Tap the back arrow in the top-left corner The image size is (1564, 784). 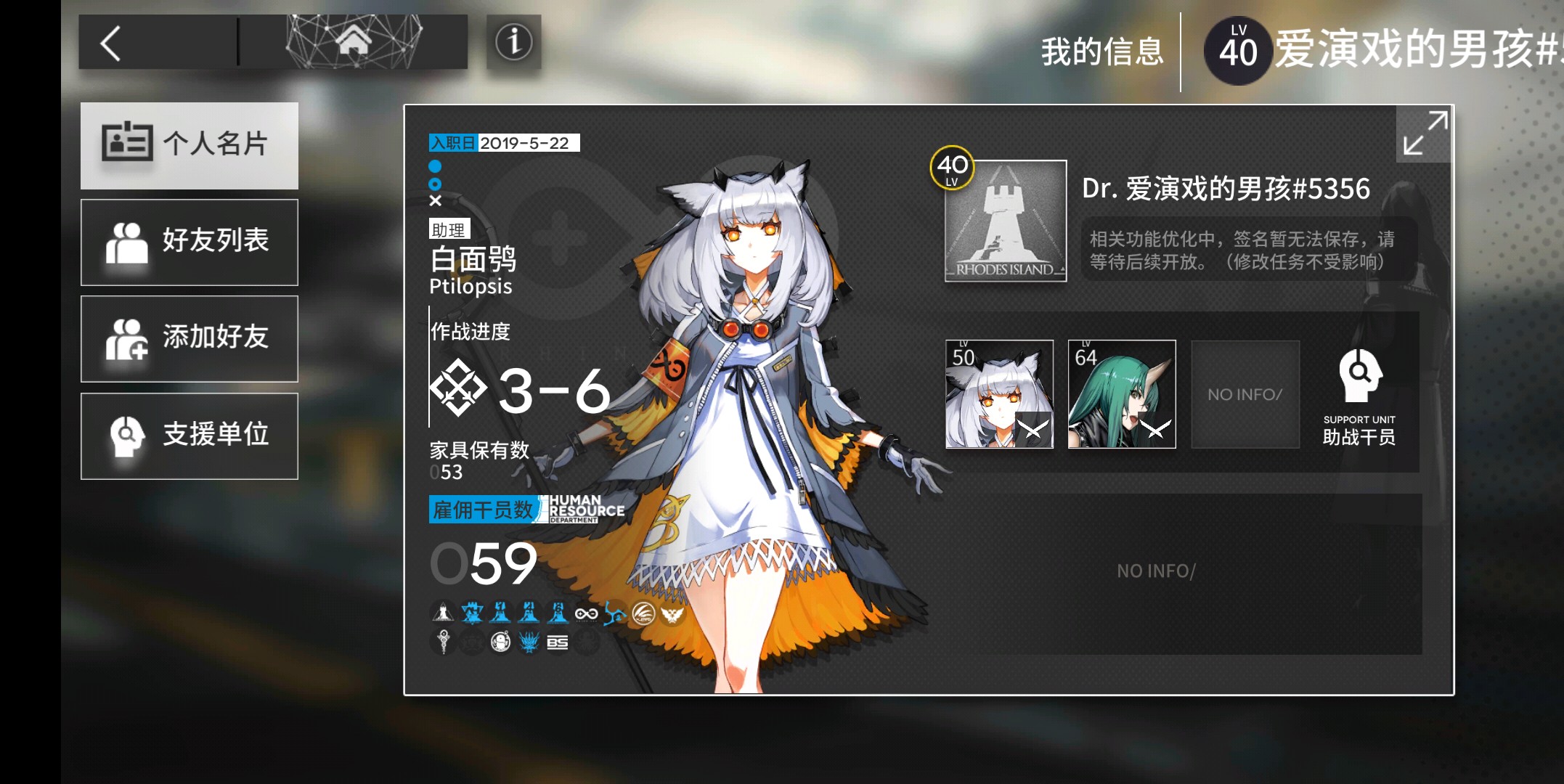pos(113,41)
